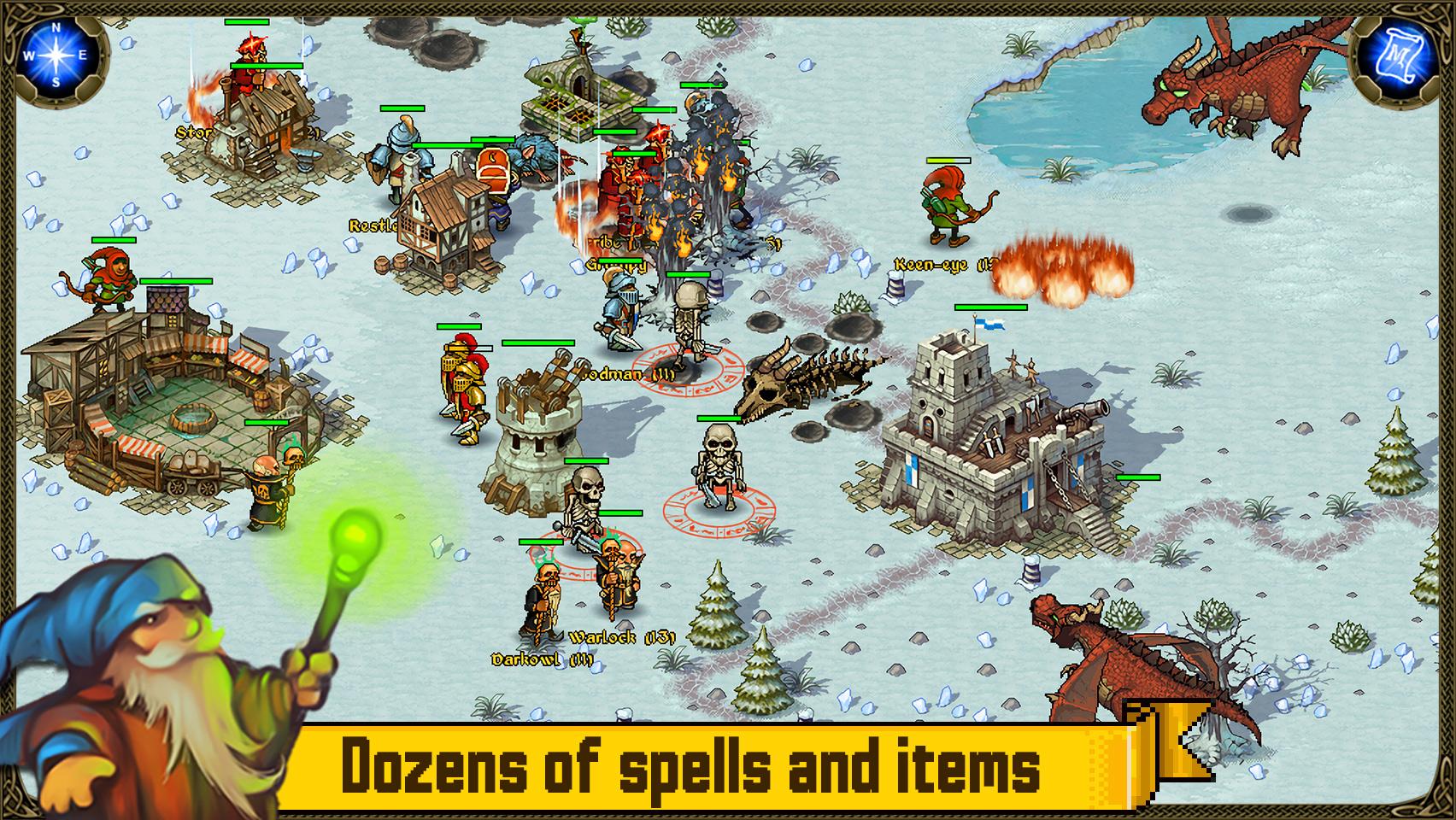
Task: Click Keen-eye's green health bar
Action: pos(951,162)
